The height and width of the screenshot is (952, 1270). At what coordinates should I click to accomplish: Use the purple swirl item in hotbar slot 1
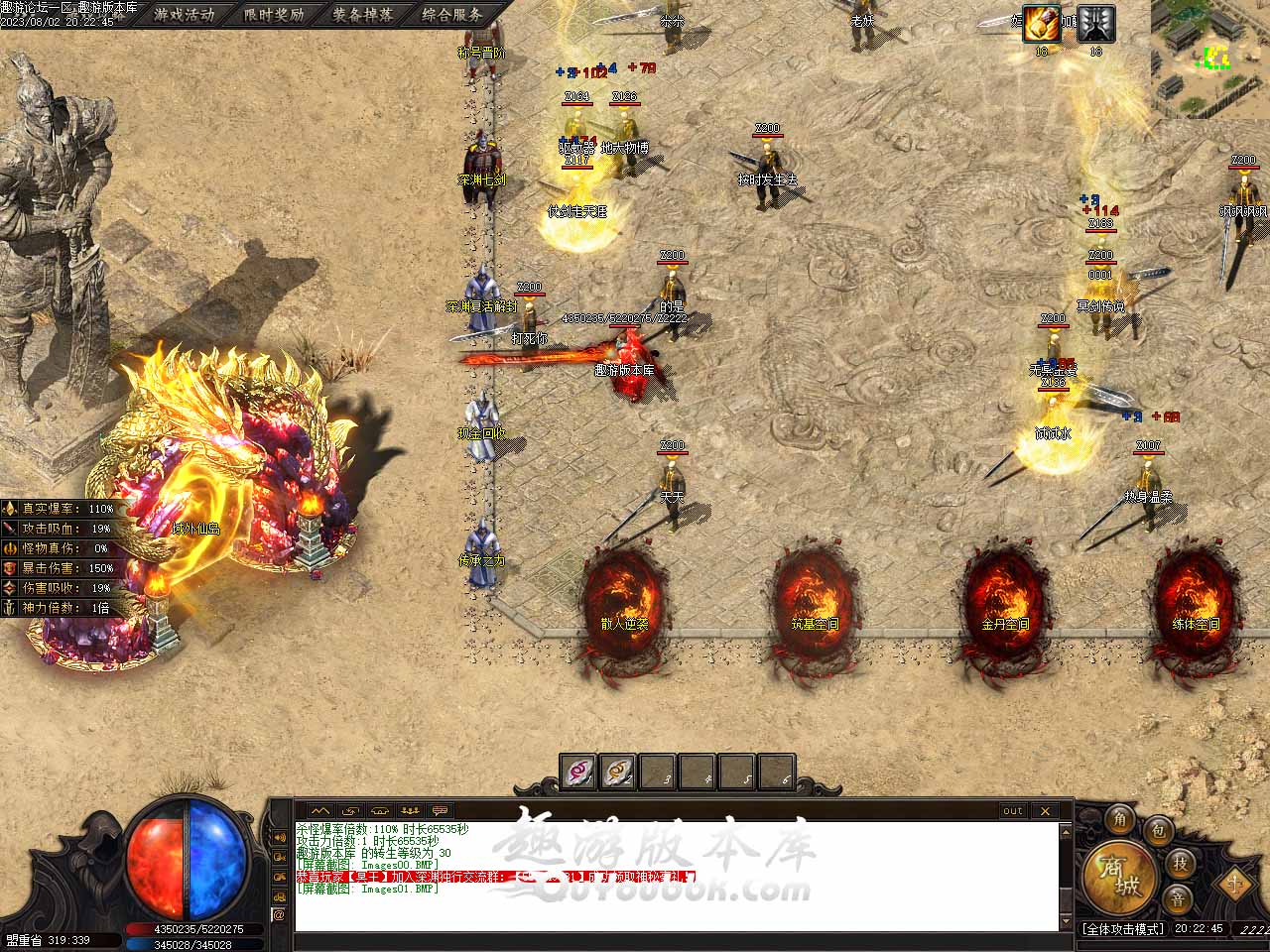[578, 772]
